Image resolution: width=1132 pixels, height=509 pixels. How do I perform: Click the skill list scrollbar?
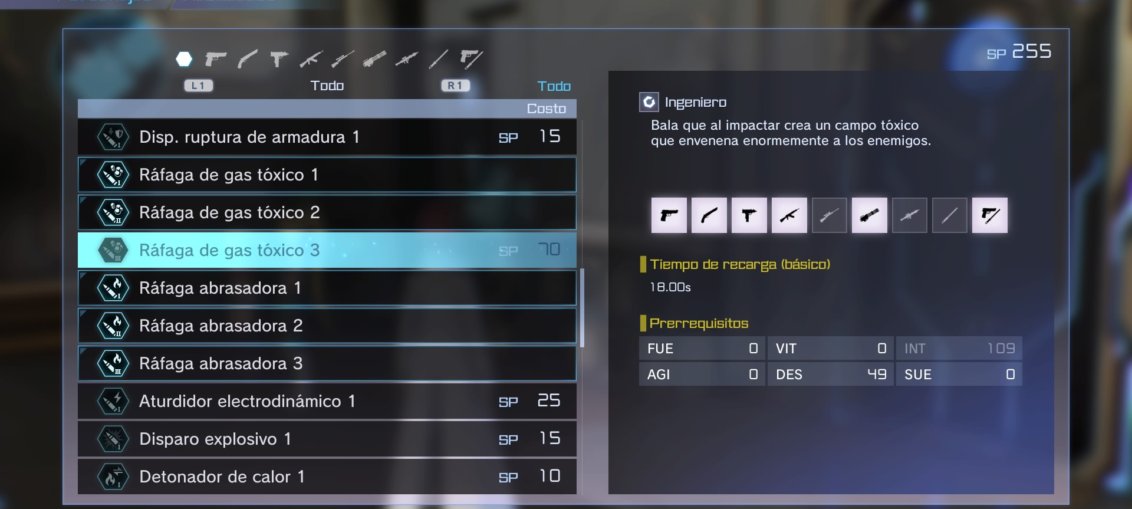(x=582, y=307)
